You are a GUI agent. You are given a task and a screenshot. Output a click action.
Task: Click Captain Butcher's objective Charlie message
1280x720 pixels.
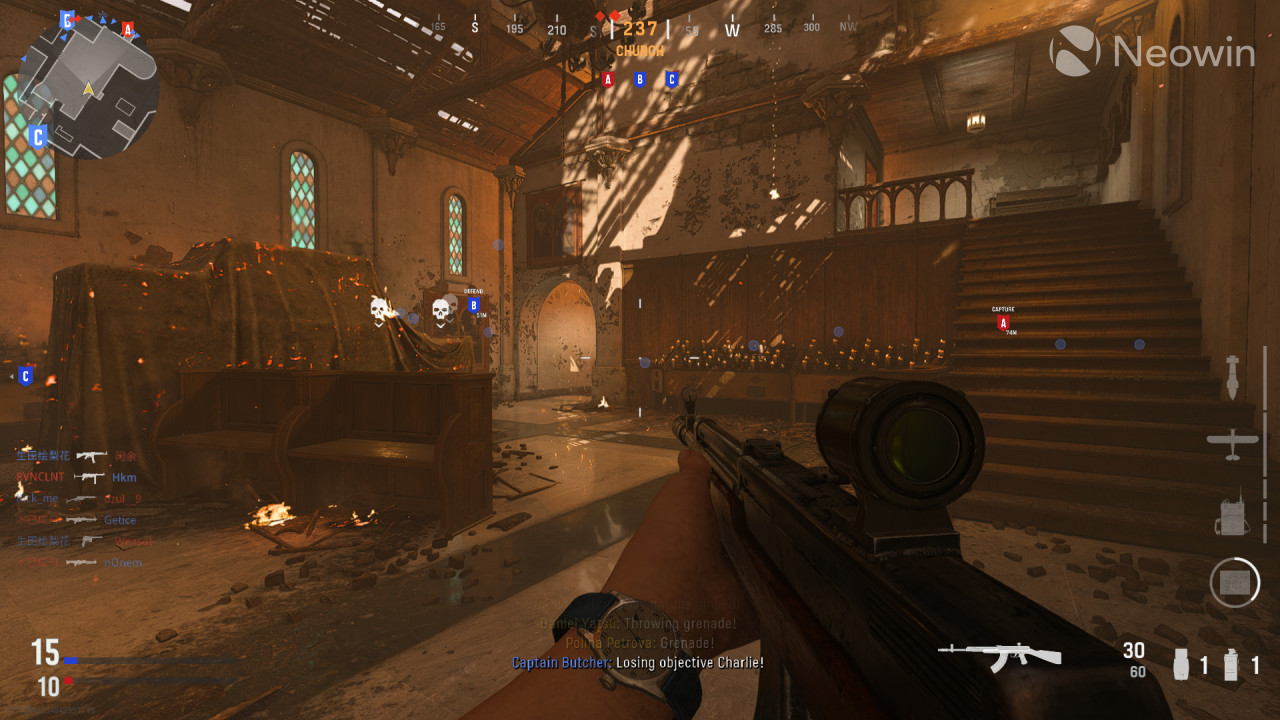tap(637, 662)
